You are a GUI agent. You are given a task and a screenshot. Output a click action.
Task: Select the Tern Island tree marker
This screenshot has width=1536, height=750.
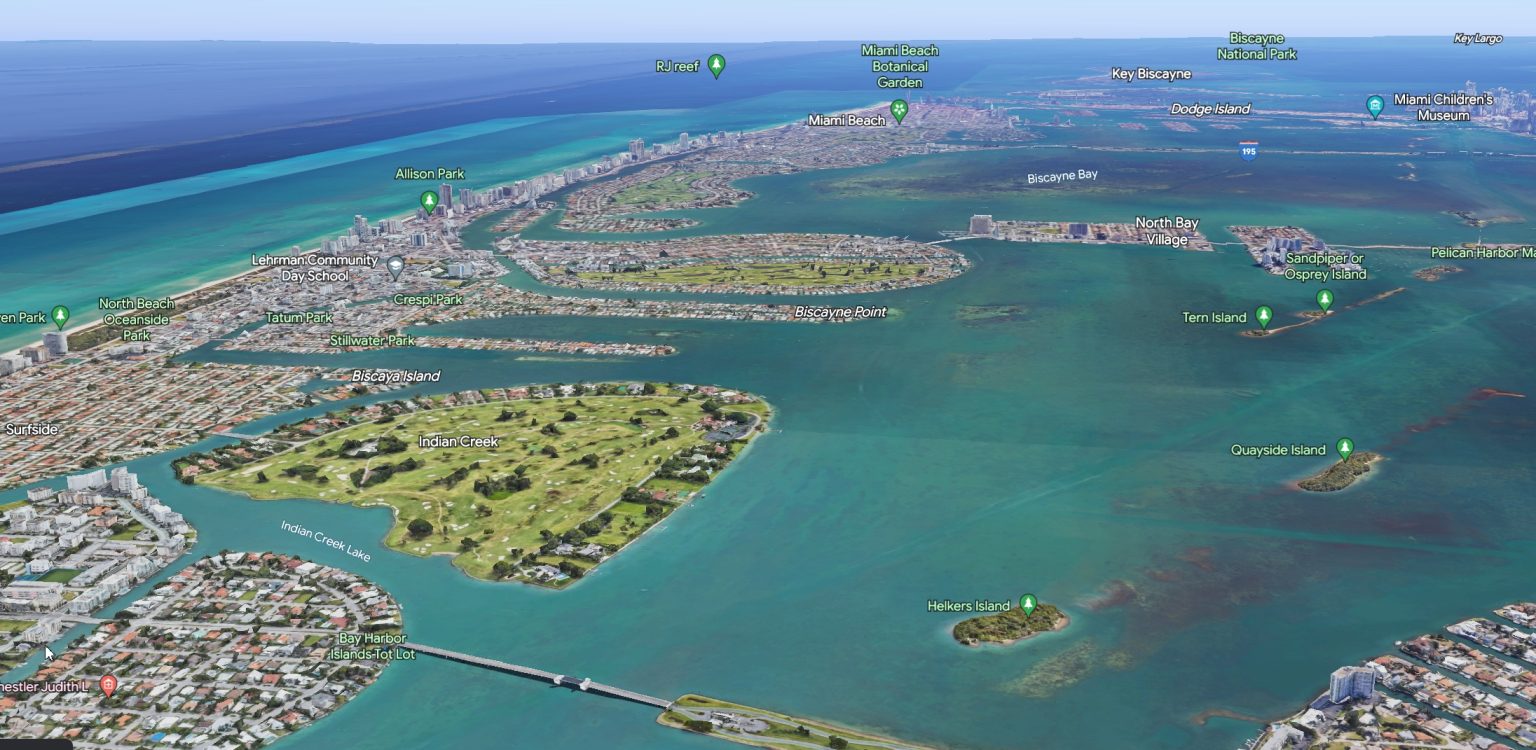(1264, 315)
